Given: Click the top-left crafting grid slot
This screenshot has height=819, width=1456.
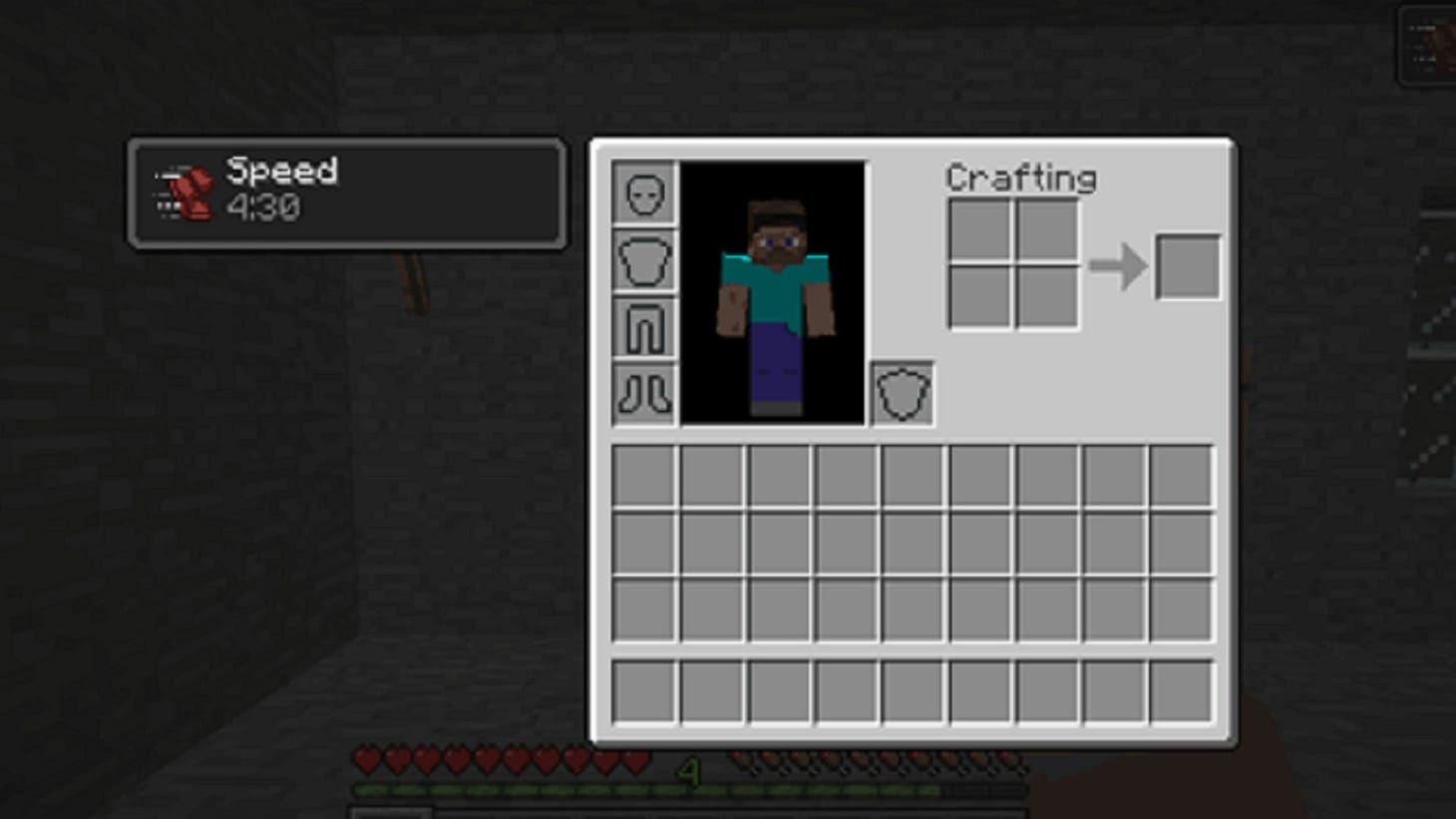Looking at the screenshot, I should (x=979, y=227).
